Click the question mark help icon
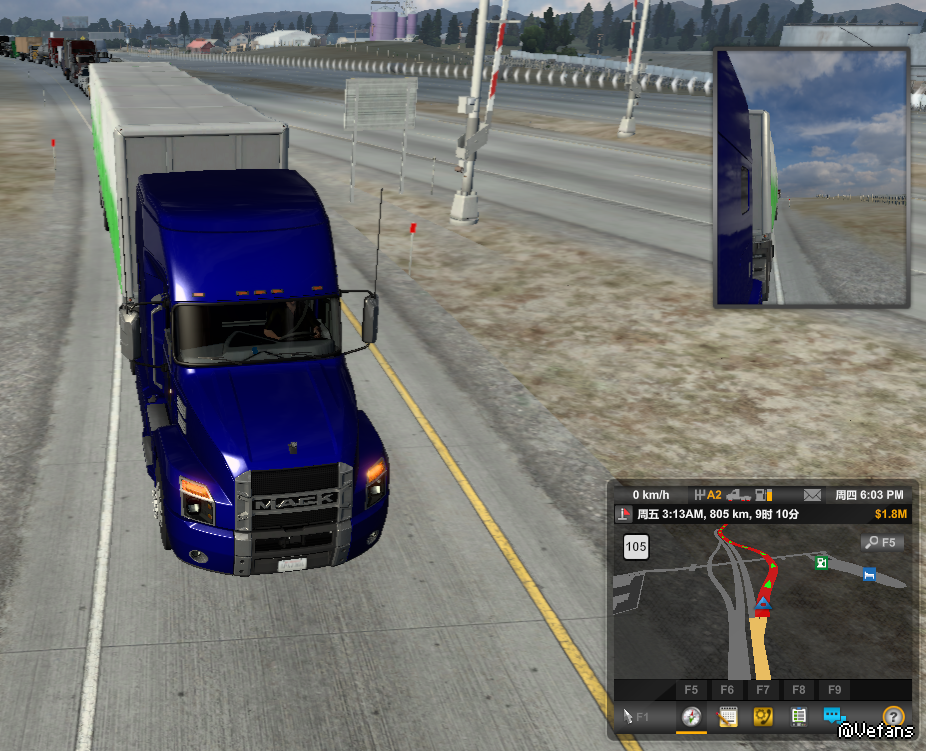 (x=893, y=716)
